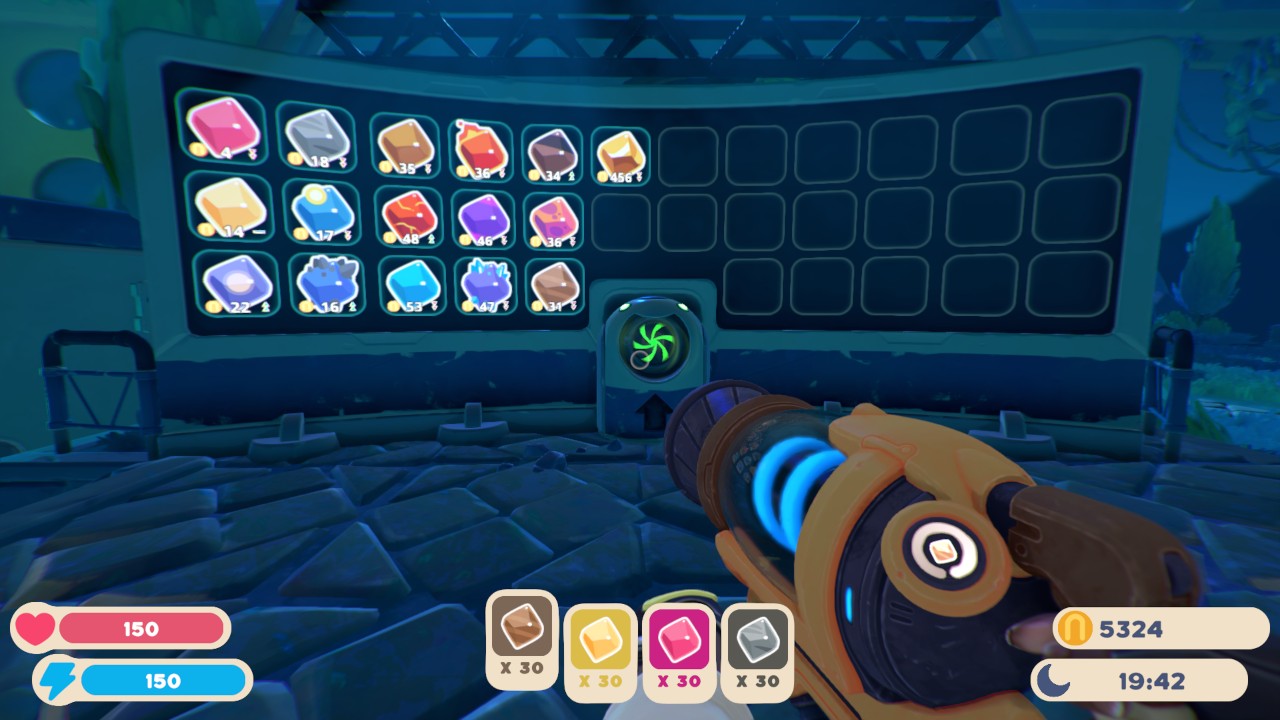
Task: Switch to the pink plort vac slot
Action: [679, 650]
